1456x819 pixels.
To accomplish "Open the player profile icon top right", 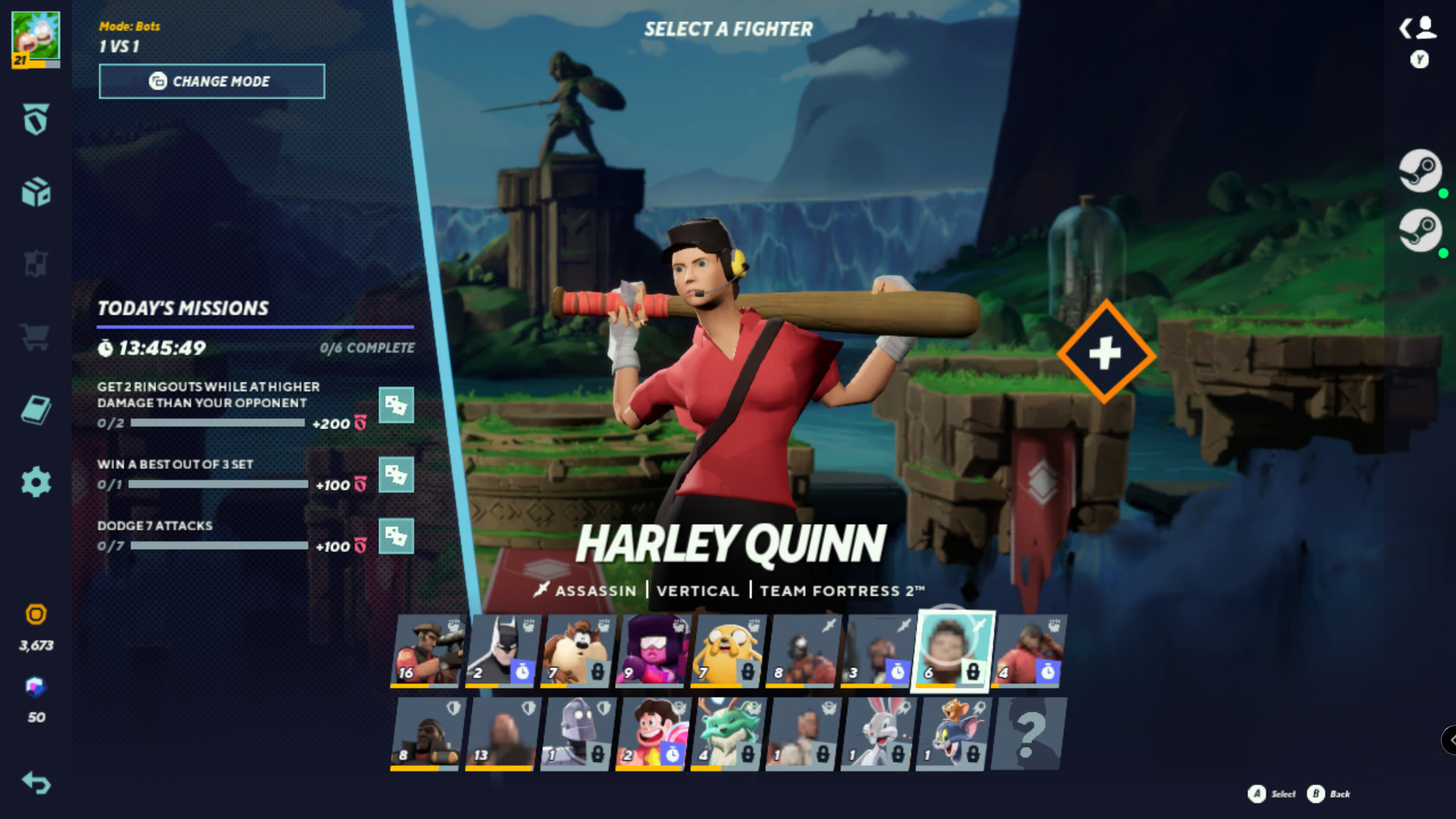I will (x=1426, y=29).
